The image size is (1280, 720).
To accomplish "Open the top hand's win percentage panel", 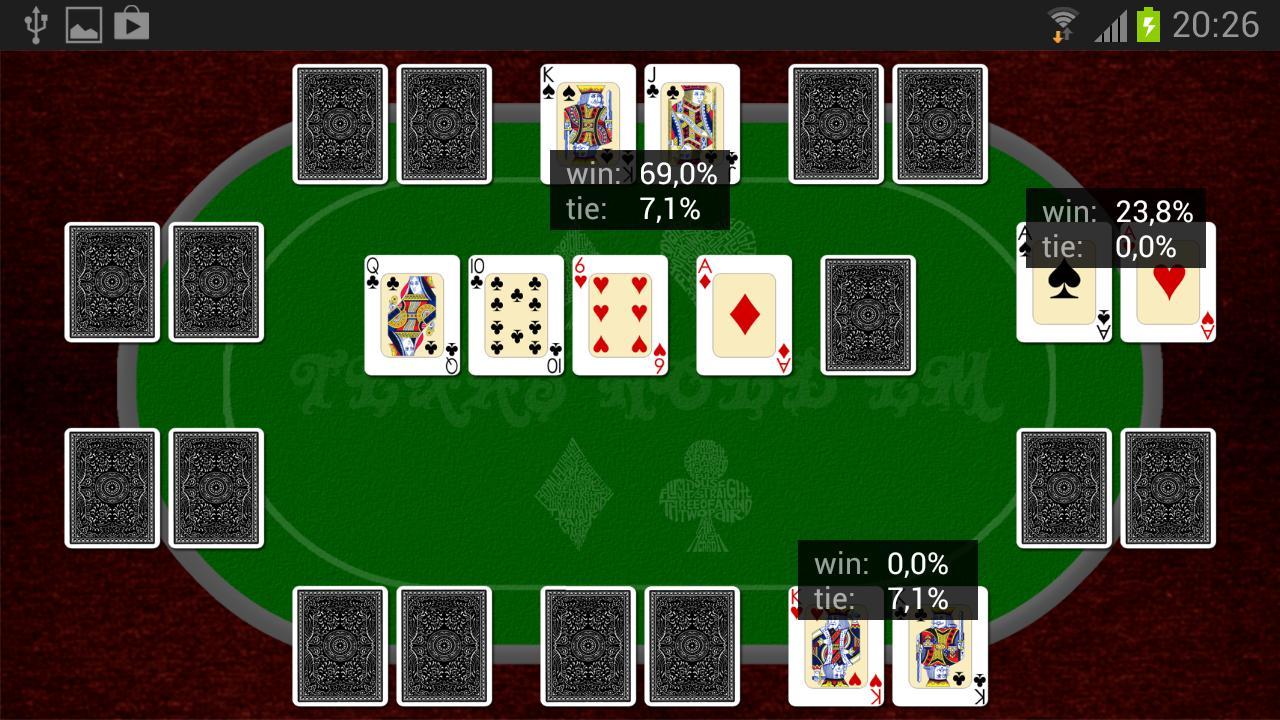I will click(x=641, y=174).
